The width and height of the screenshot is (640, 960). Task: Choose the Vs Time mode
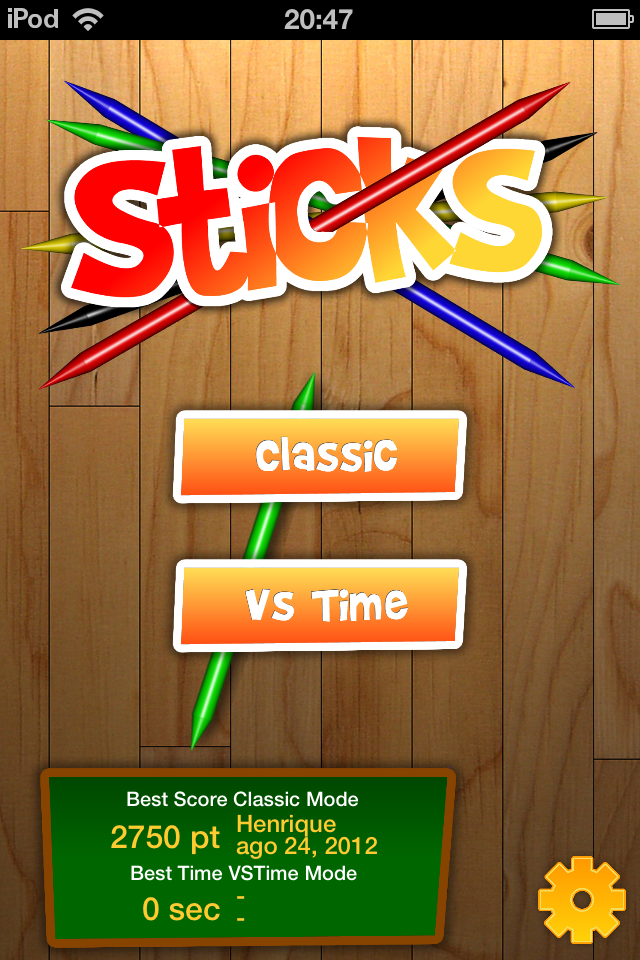coord(322,605)
